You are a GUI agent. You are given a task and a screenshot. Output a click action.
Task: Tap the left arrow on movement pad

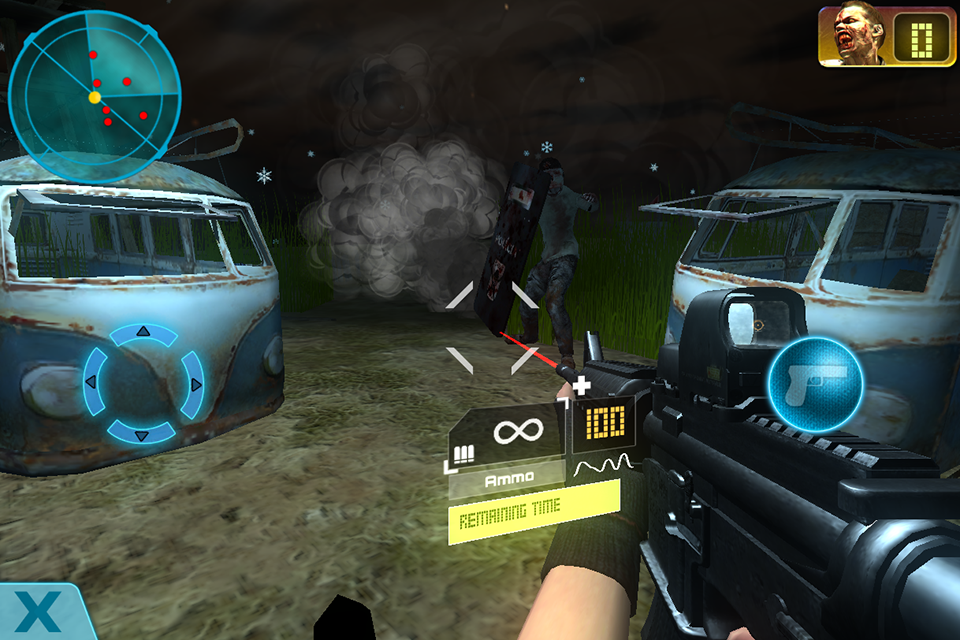click(x=91, y=383)
